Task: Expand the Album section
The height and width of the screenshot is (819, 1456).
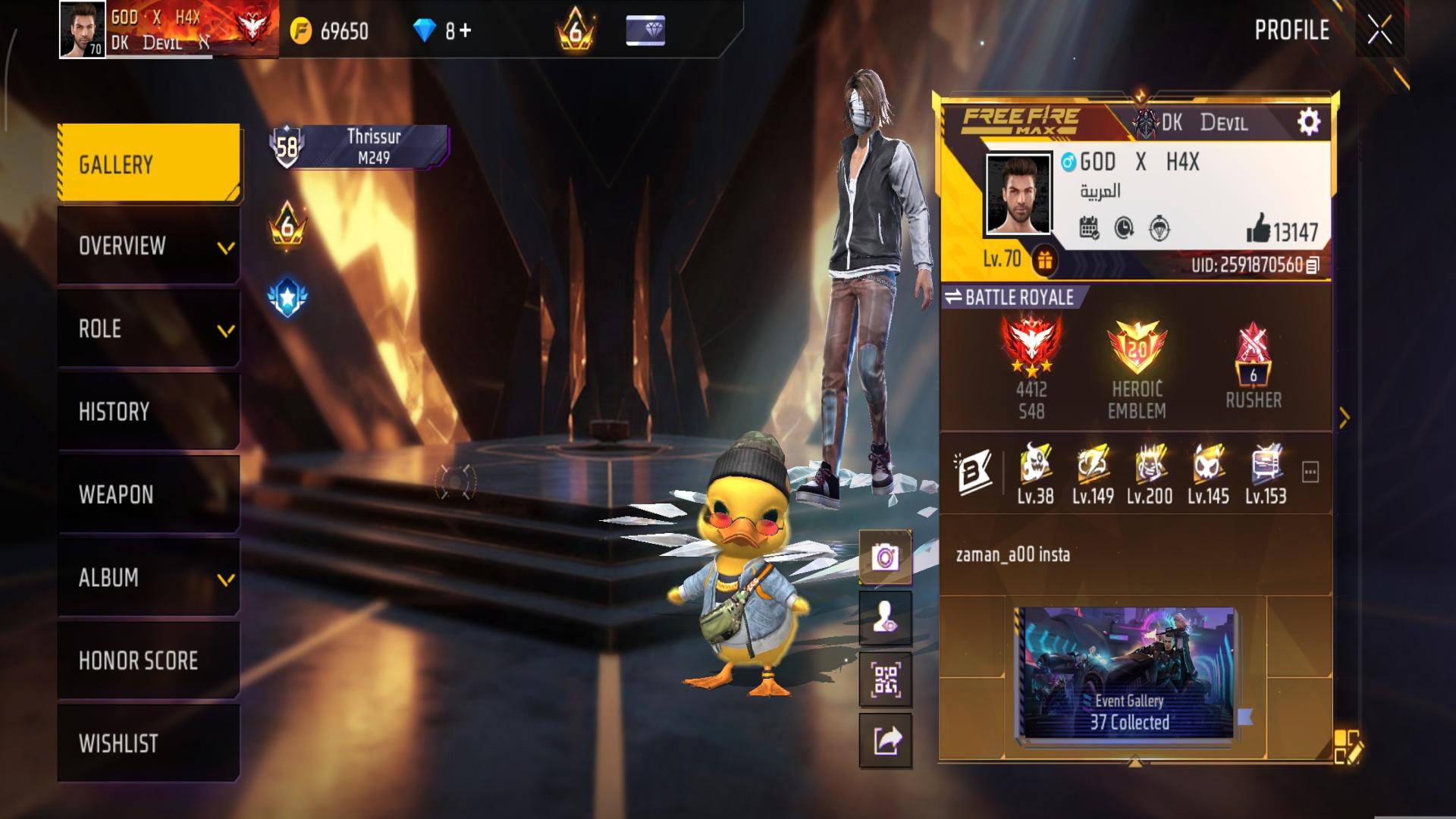Action: [149, 578]
